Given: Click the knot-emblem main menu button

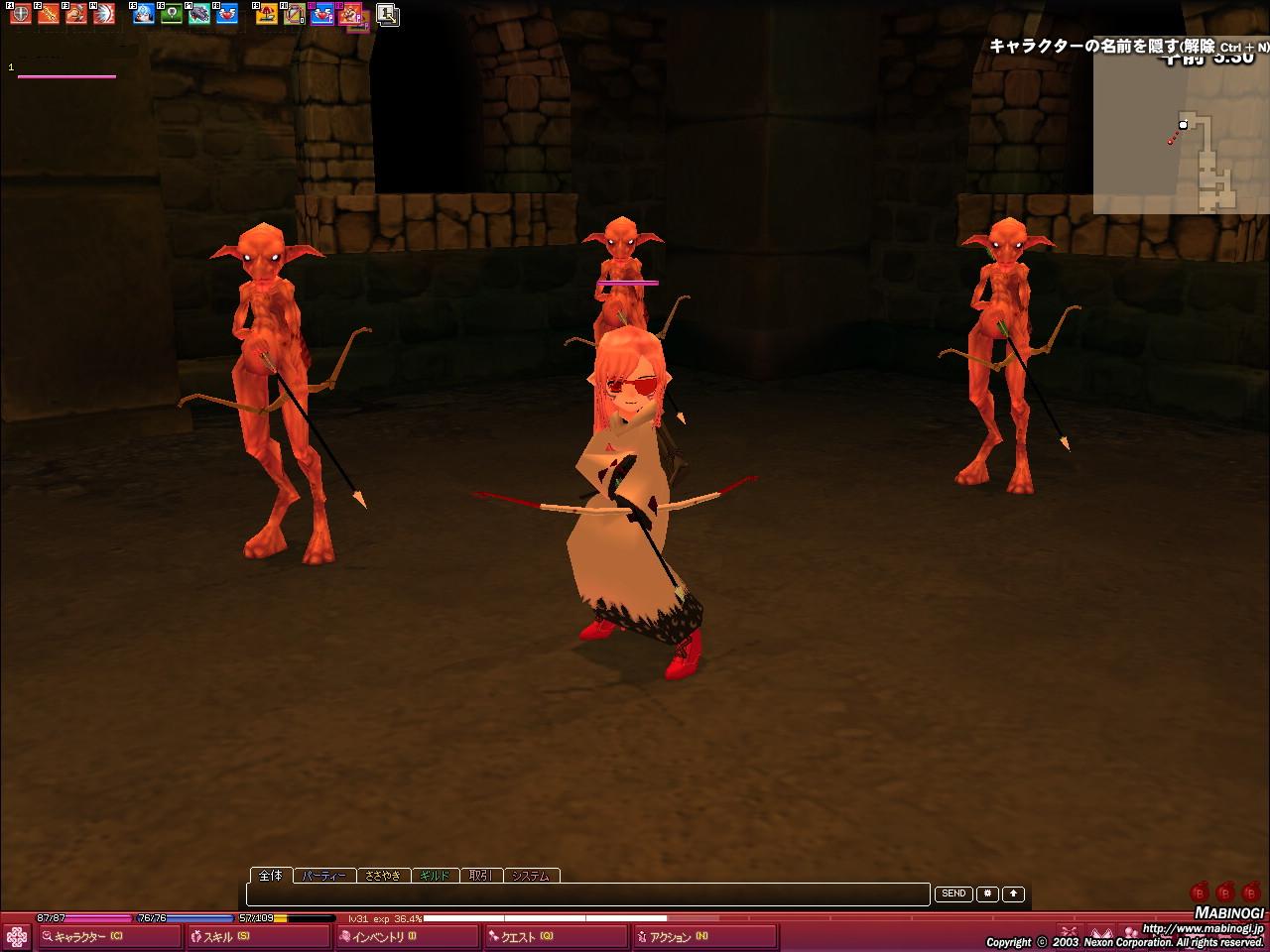Looking at the screenshot, I should coord(17,936).
